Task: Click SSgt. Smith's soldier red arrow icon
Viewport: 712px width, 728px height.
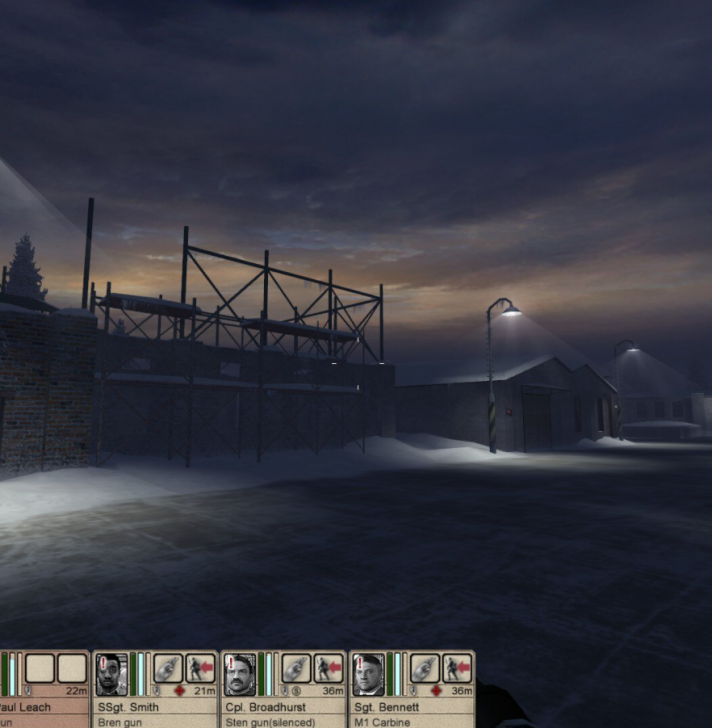Action: 200,668
